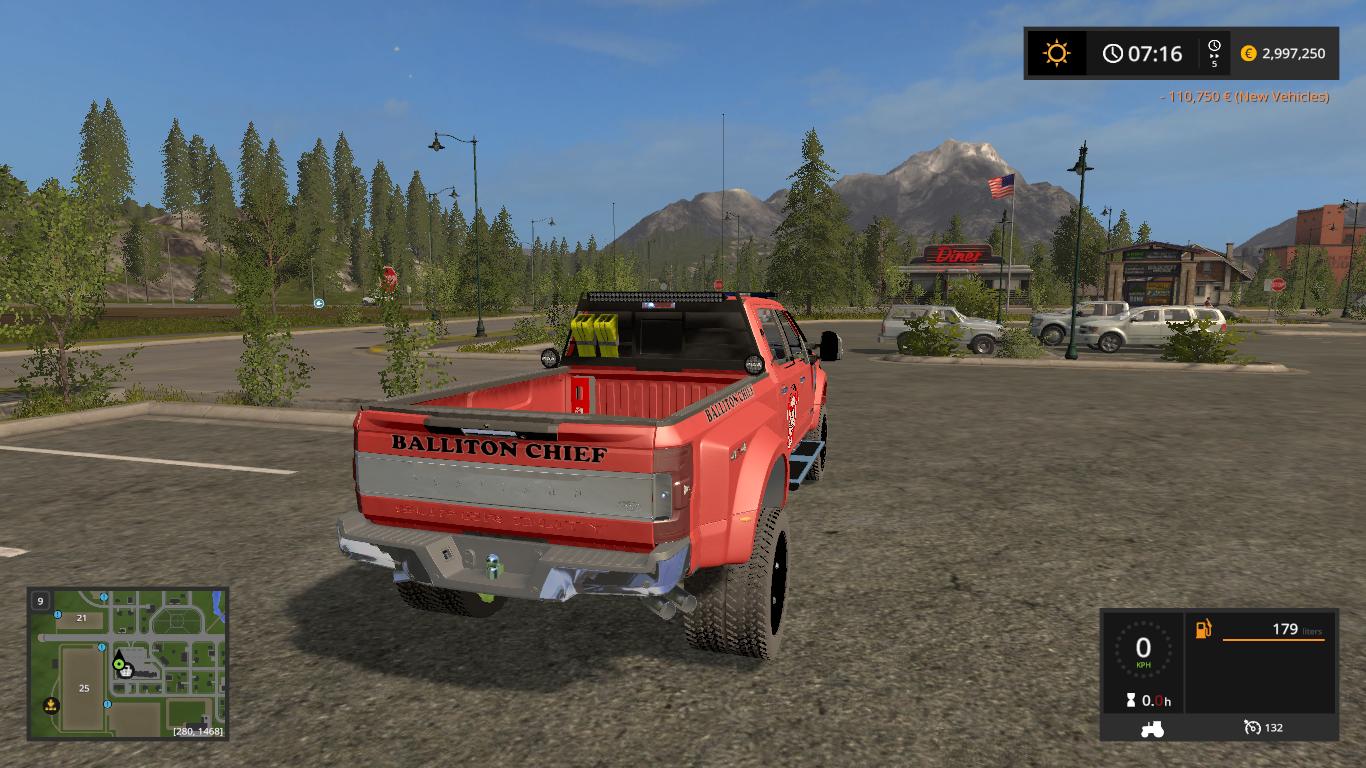The width and height of the screenshot is (1366, 768).
Task: Select field 21 on the minimap
Action: pyautogui.click(x=82, y=618)
